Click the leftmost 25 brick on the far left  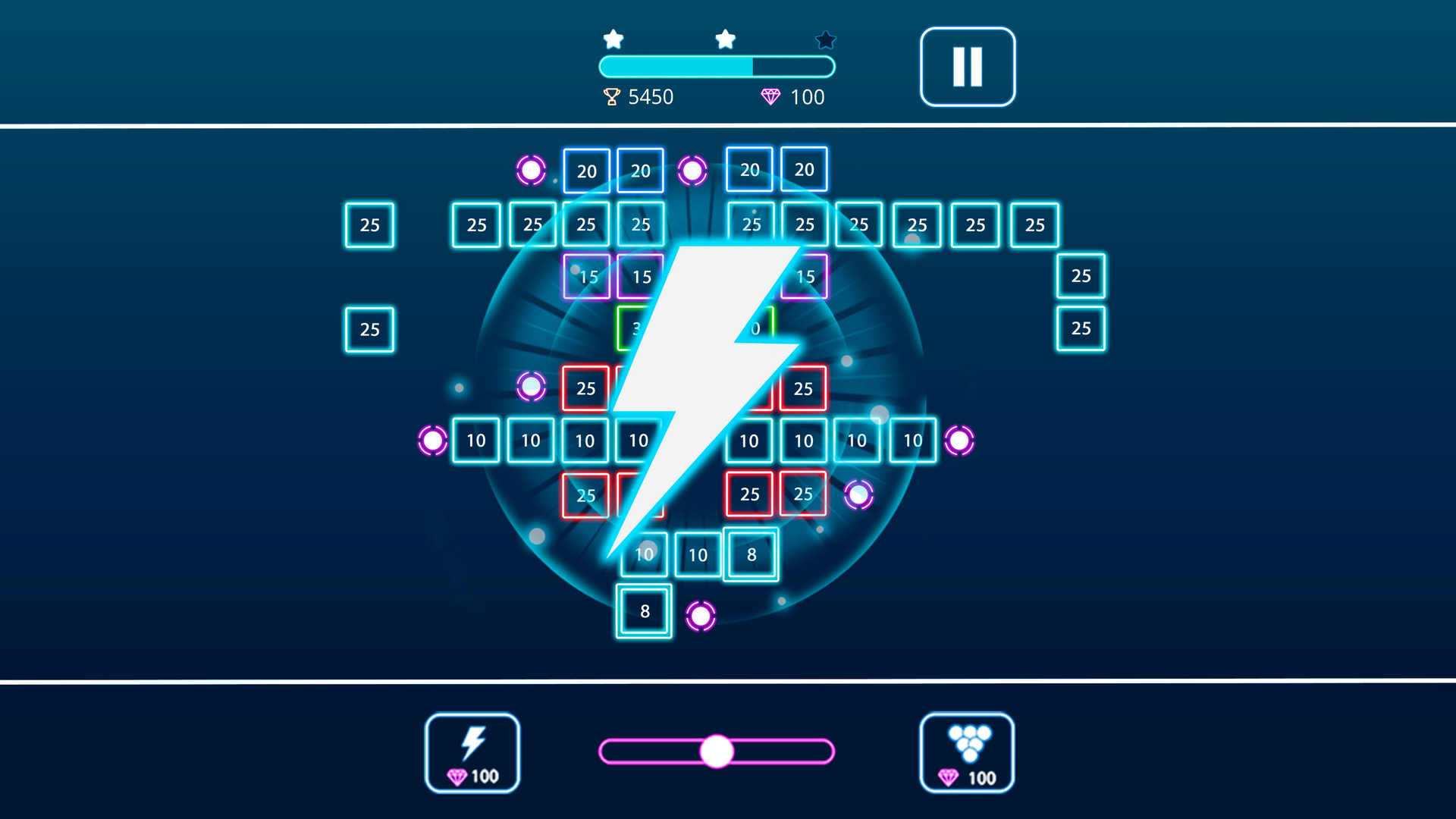369,224
